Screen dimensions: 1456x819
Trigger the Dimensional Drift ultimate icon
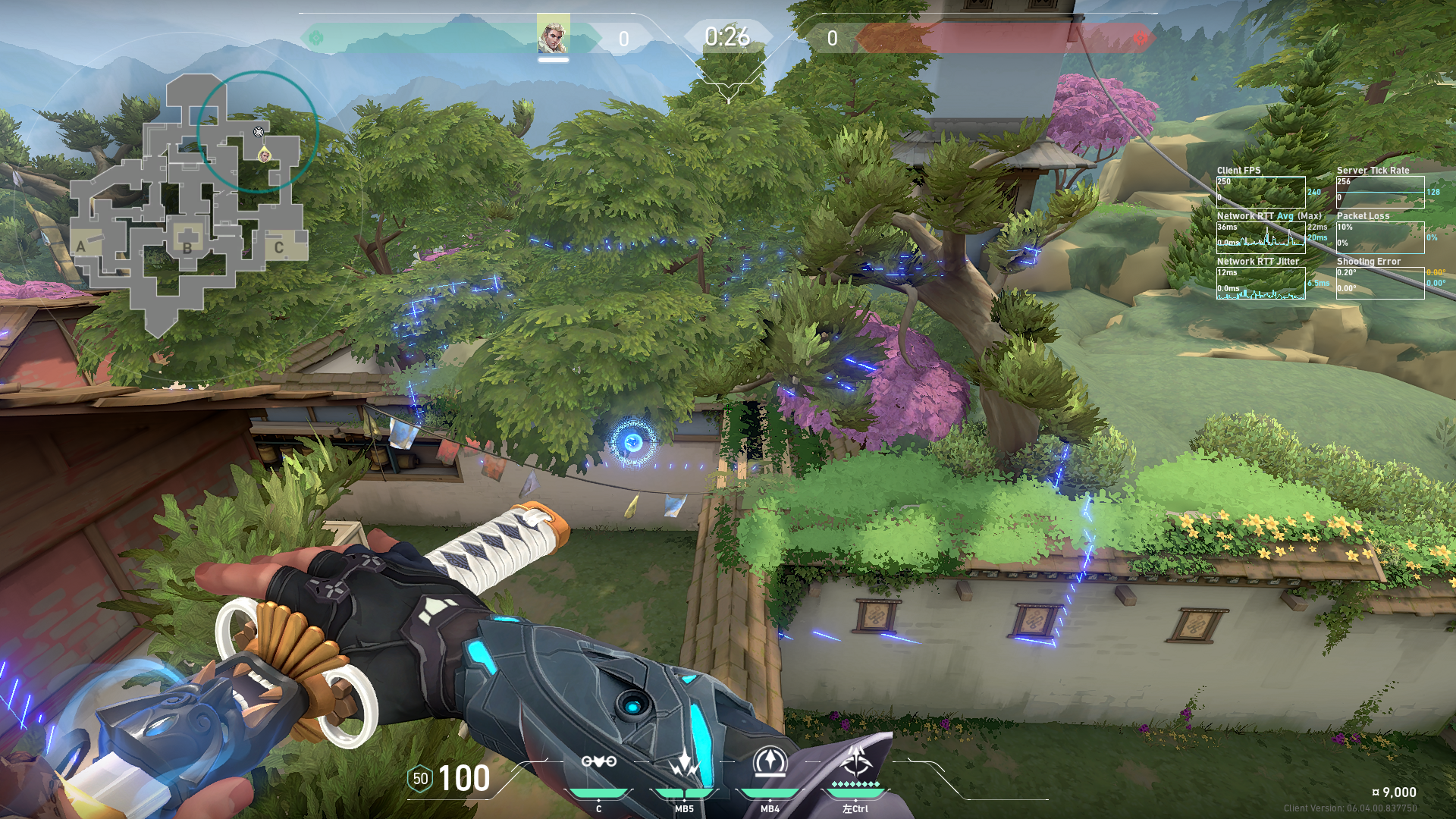pyautogui.click(x=856, y=761)
